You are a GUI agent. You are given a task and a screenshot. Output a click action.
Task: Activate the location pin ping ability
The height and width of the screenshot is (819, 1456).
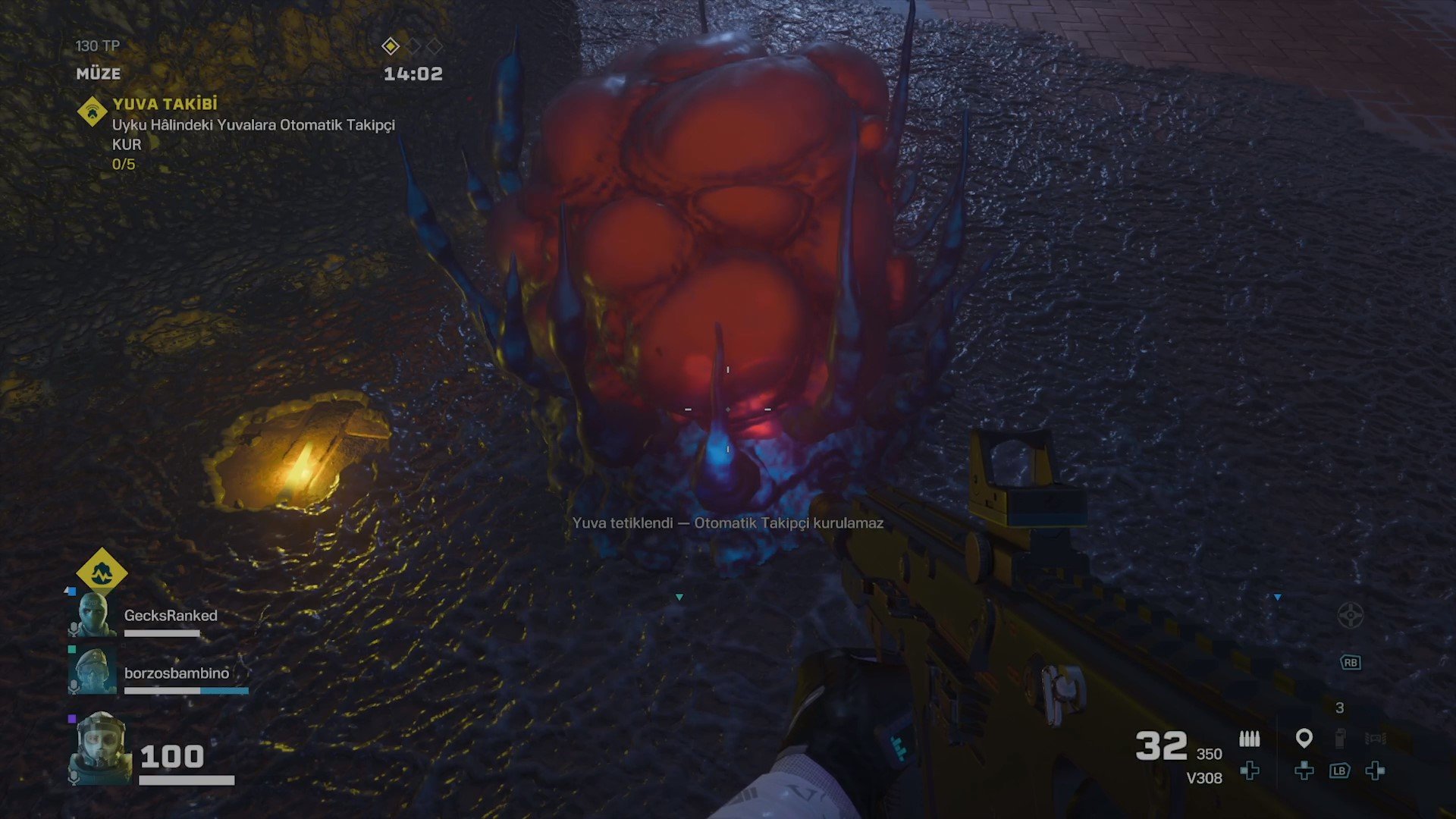tap(1304, 738)
